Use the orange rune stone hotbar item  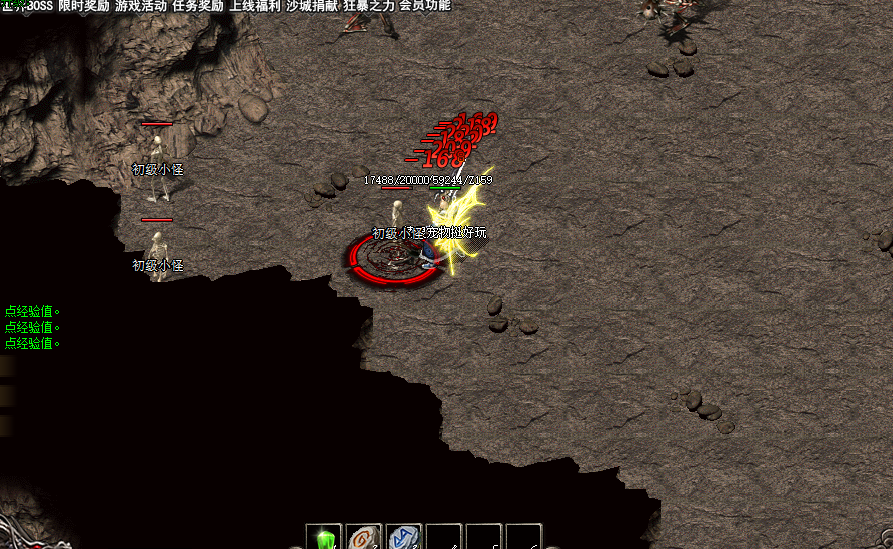pos(364,539)
